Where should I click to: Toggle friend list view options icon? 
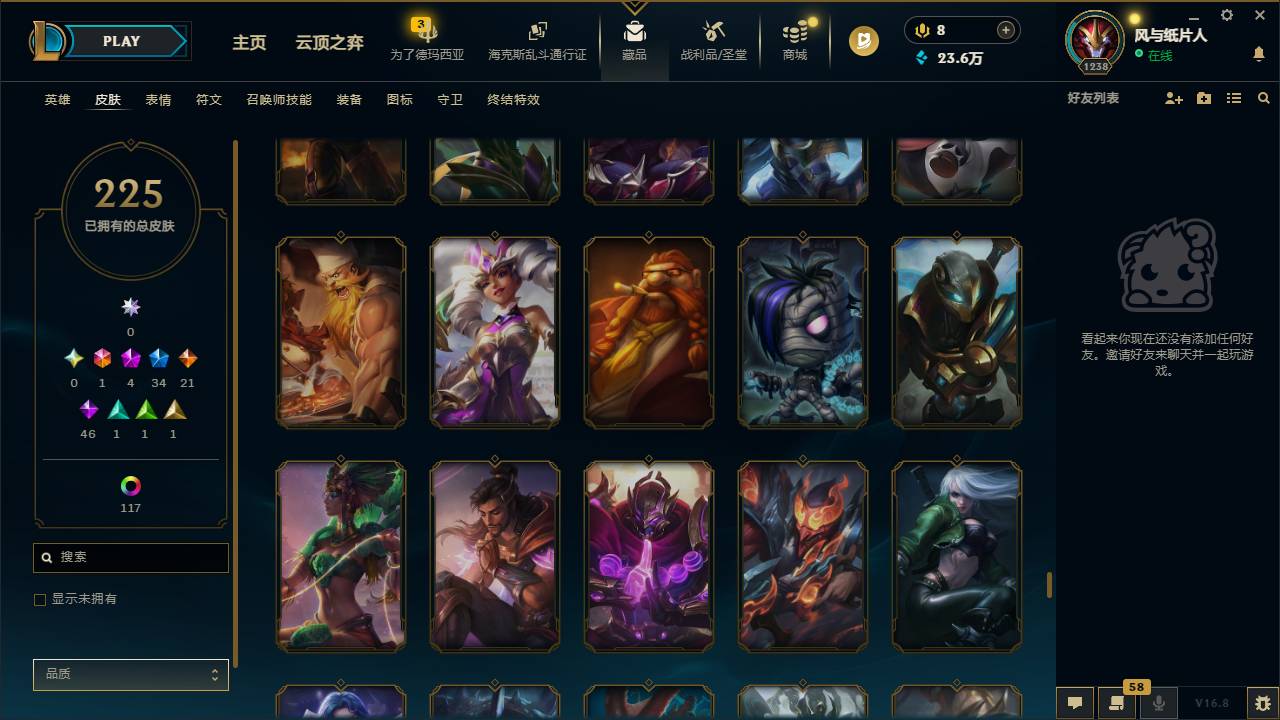(x=1233, y=98)
